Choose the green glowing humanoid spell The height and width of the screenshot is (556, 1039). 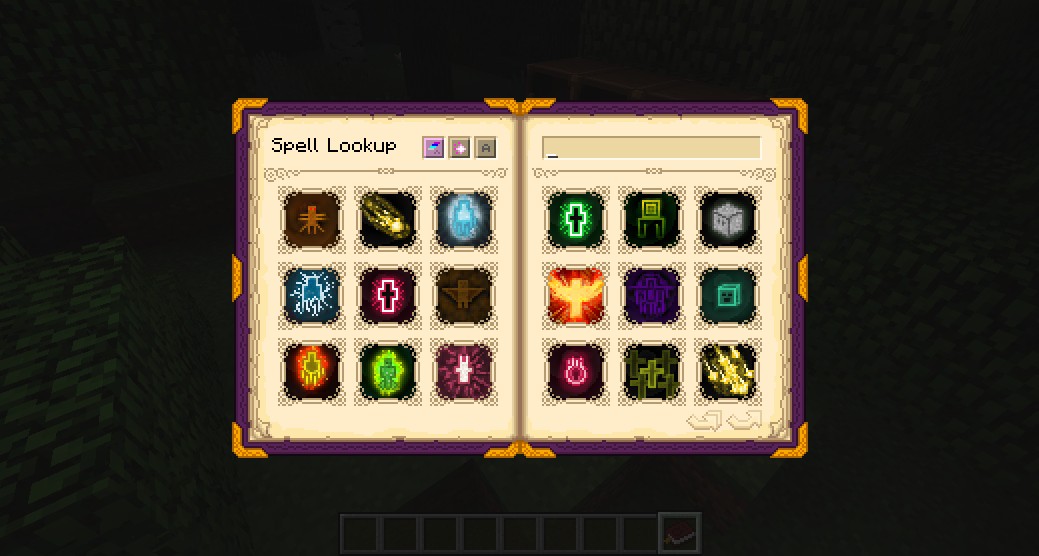click(x=387, y=370)
